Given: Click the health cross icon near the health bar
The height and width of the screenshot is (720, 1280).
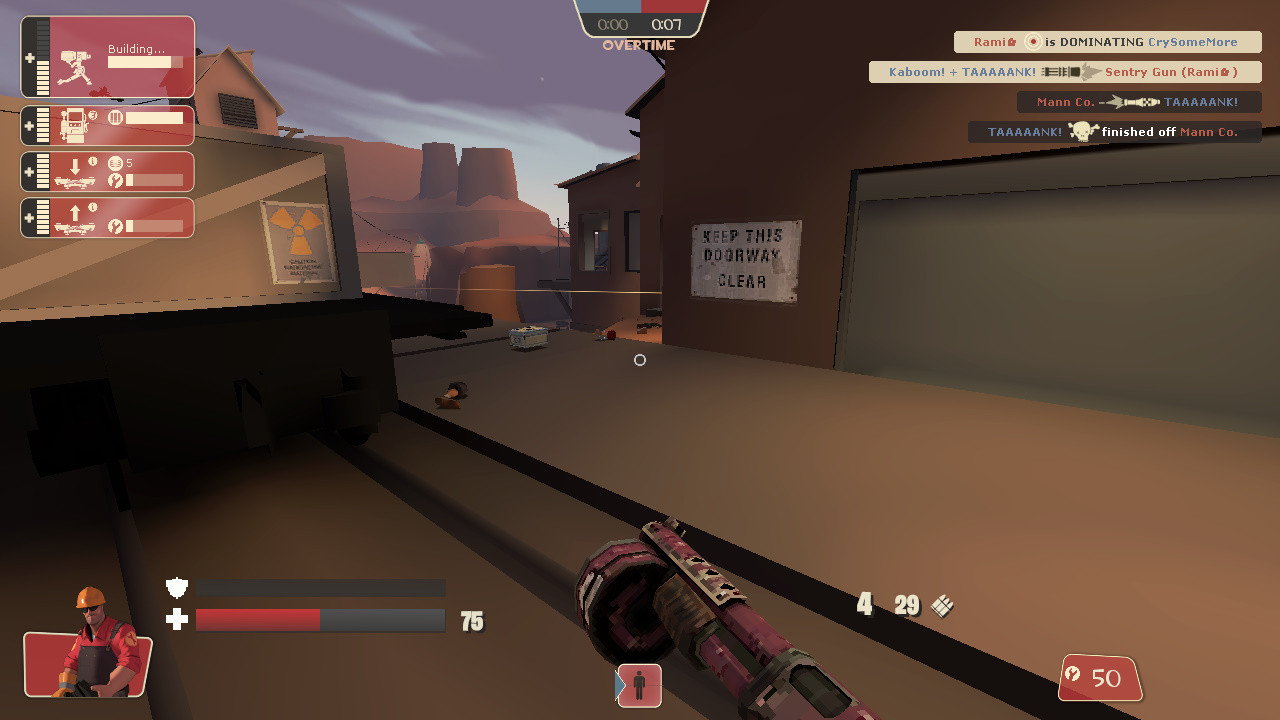Looking at the screenshot, I should [x=176, y=620].
